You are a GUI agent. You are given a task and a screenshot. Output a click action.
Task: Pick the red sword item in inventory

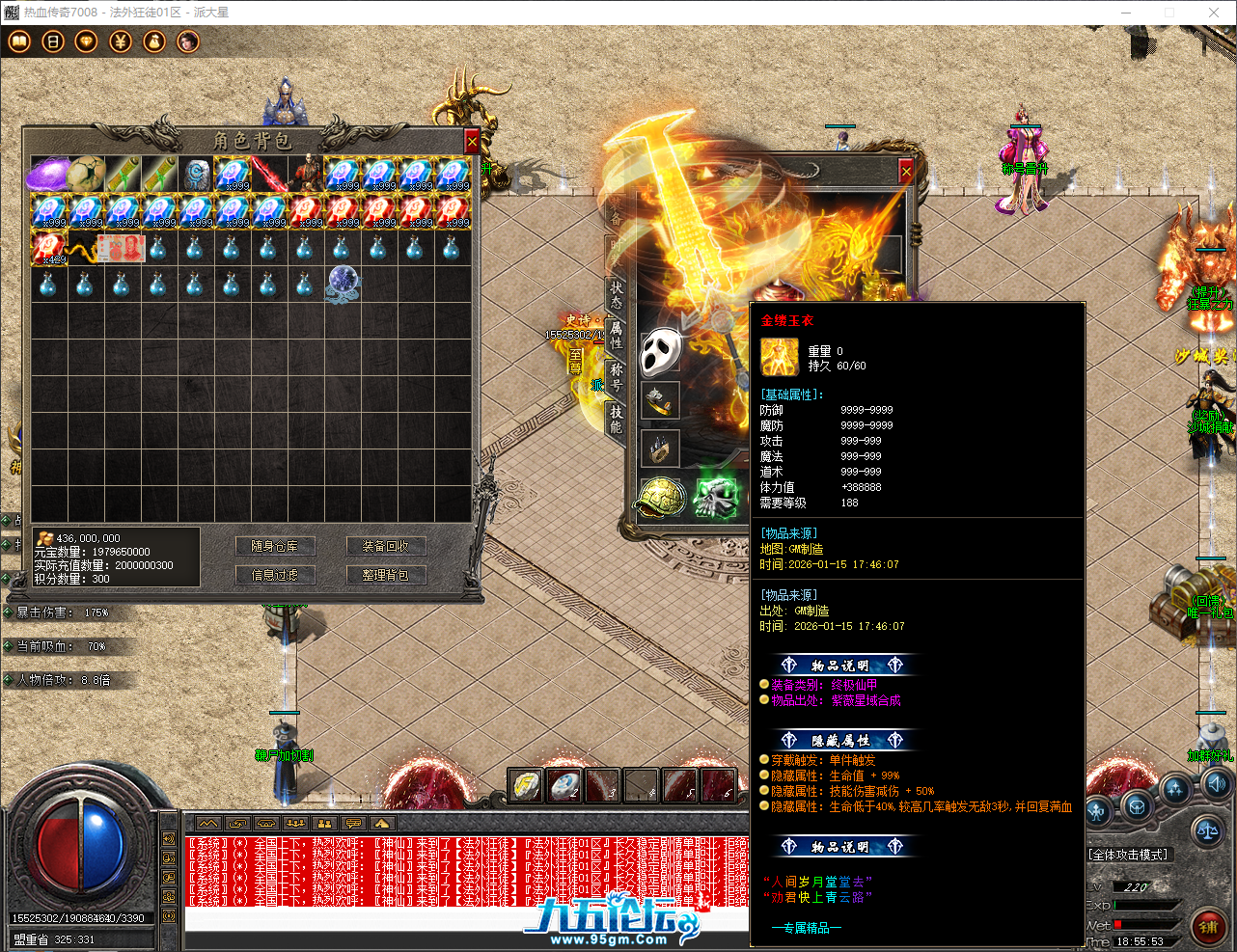[x=269, y=175]
